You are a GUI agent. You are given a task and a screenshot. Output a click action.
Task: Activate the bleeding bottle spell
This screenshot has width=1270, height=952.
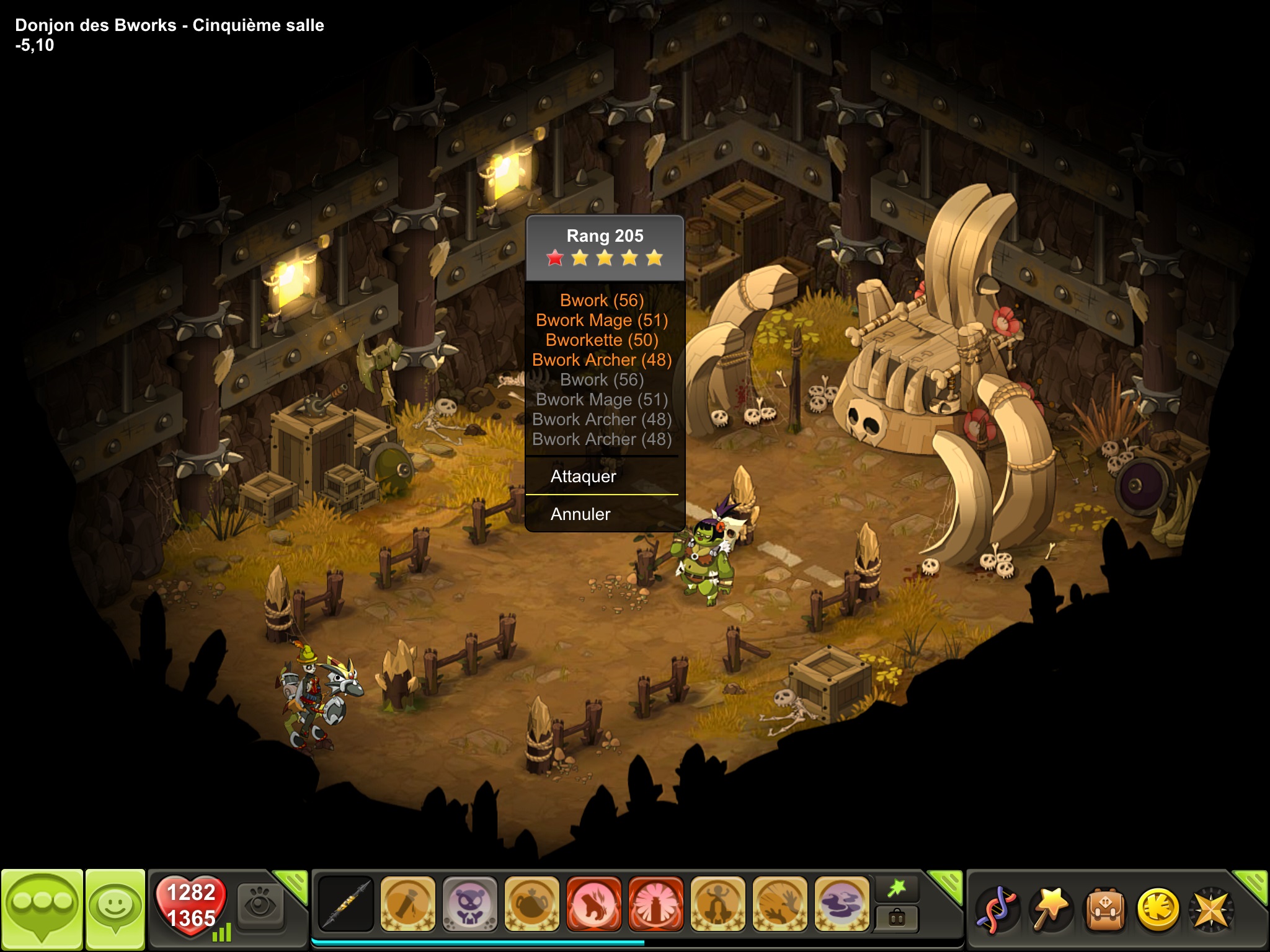coord(407,904)
